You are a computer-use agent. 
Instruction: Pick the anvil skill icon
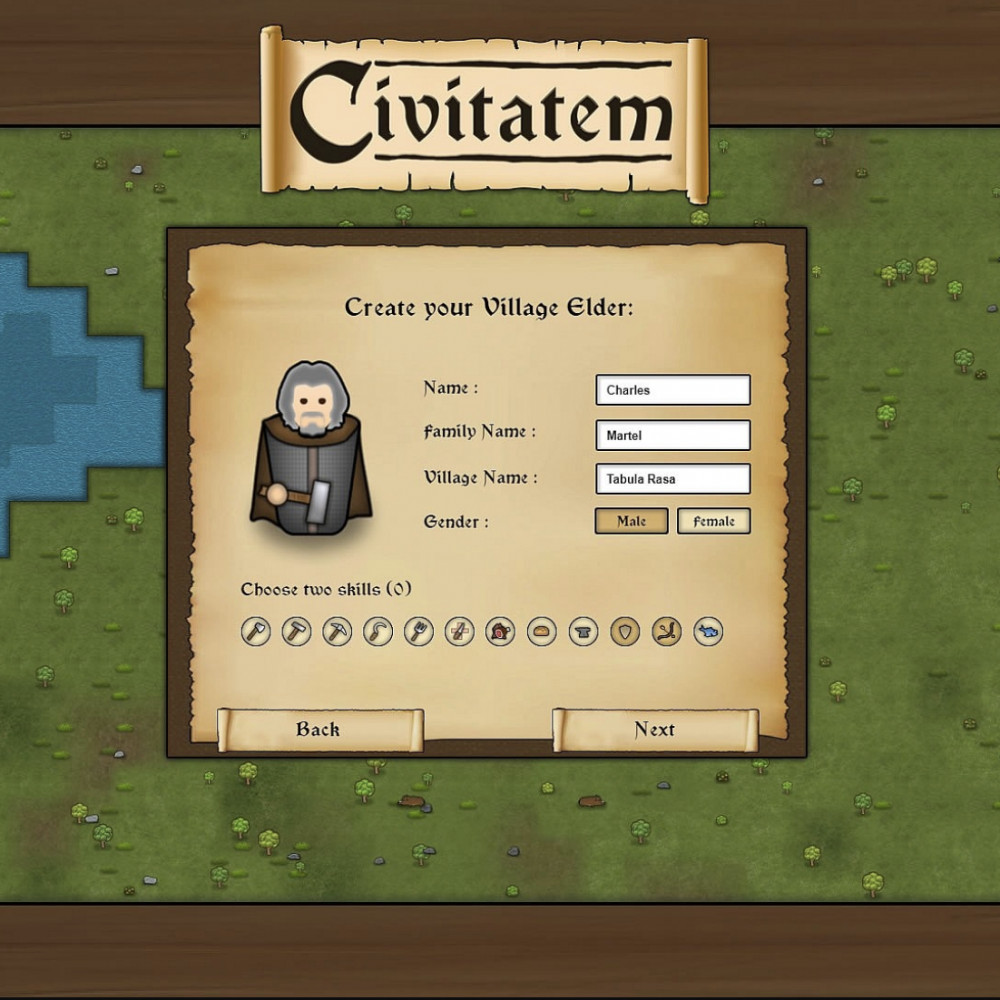pos(584,631)
